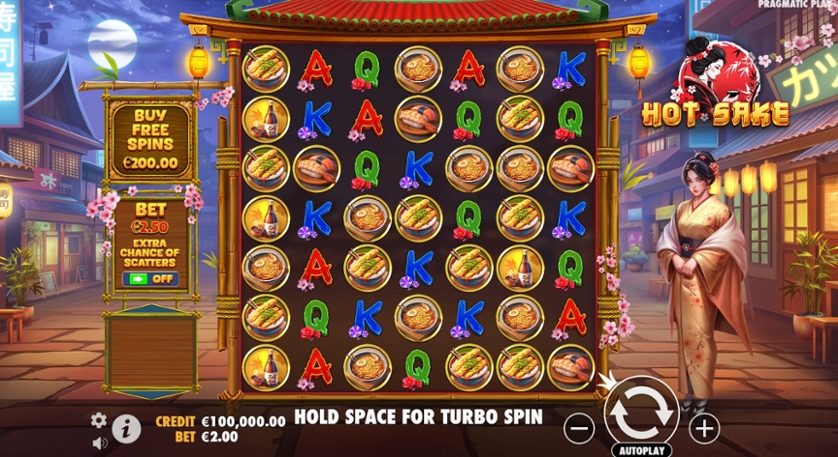Open settings via the gear icon
838x457 pixels.
(99, 420)
